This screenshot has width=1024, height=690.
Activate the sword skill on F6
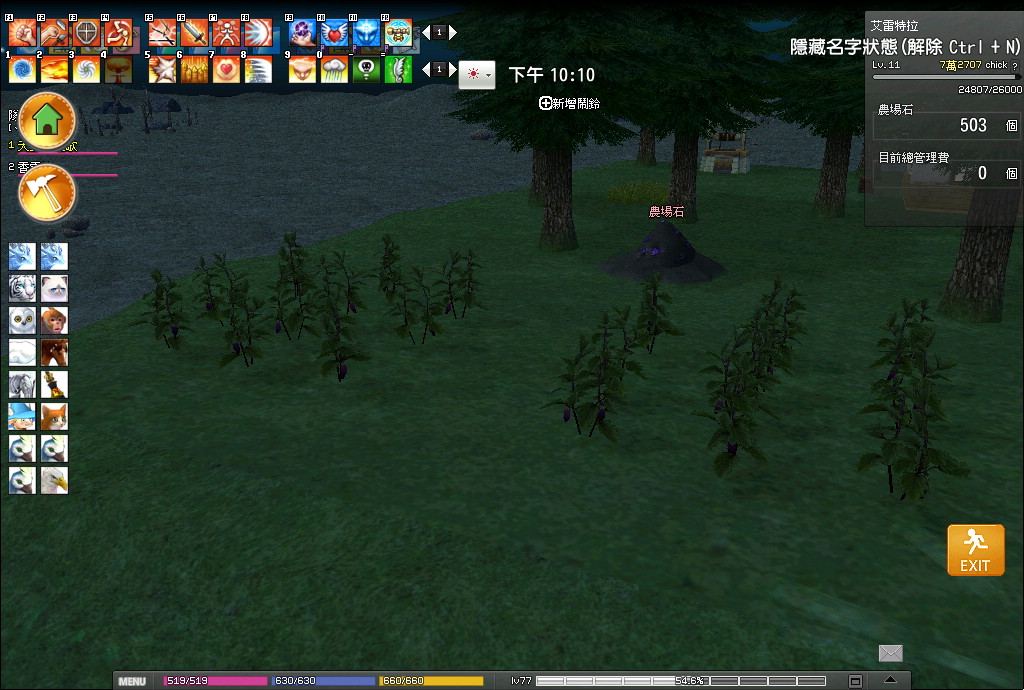coord(194,33)
